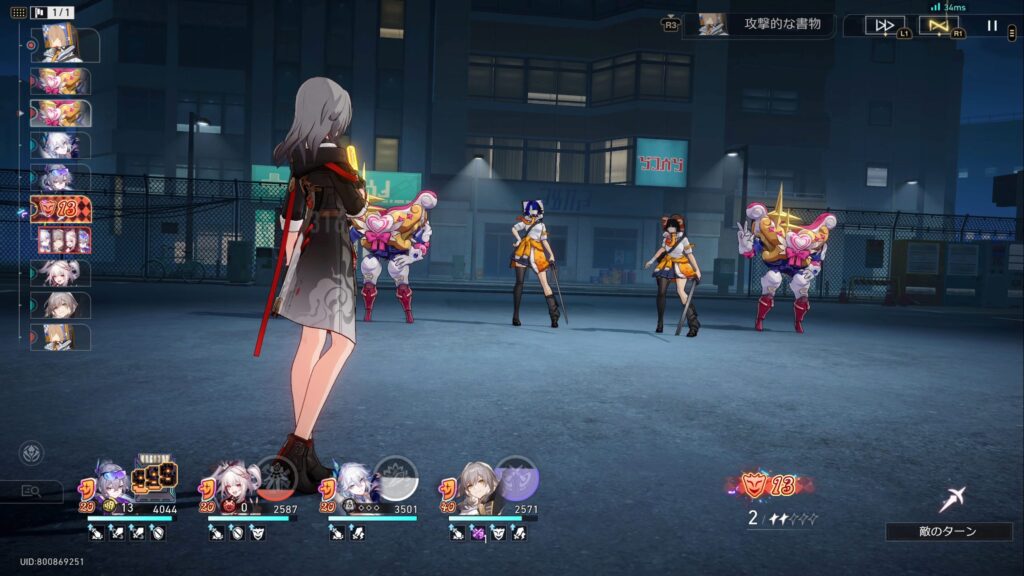1024x576 pixels.
Task: Click the 敵のターン turn indicator
Action: point(948,531)
